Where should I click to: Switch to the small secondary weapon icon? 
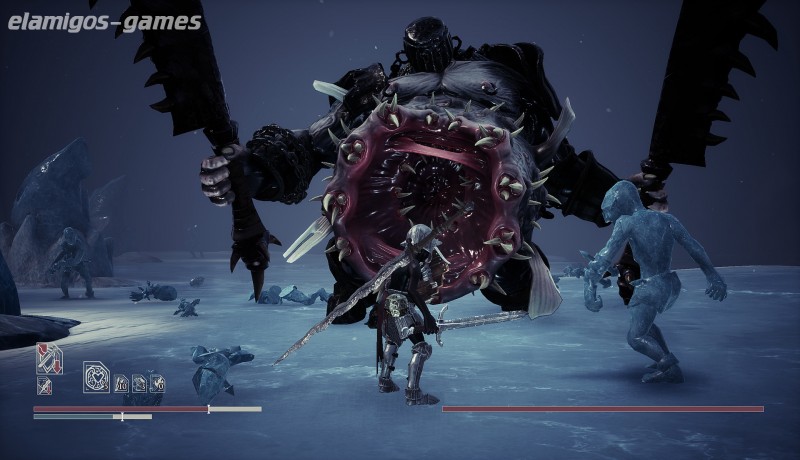pyautogui.click(x=45, y=385)
